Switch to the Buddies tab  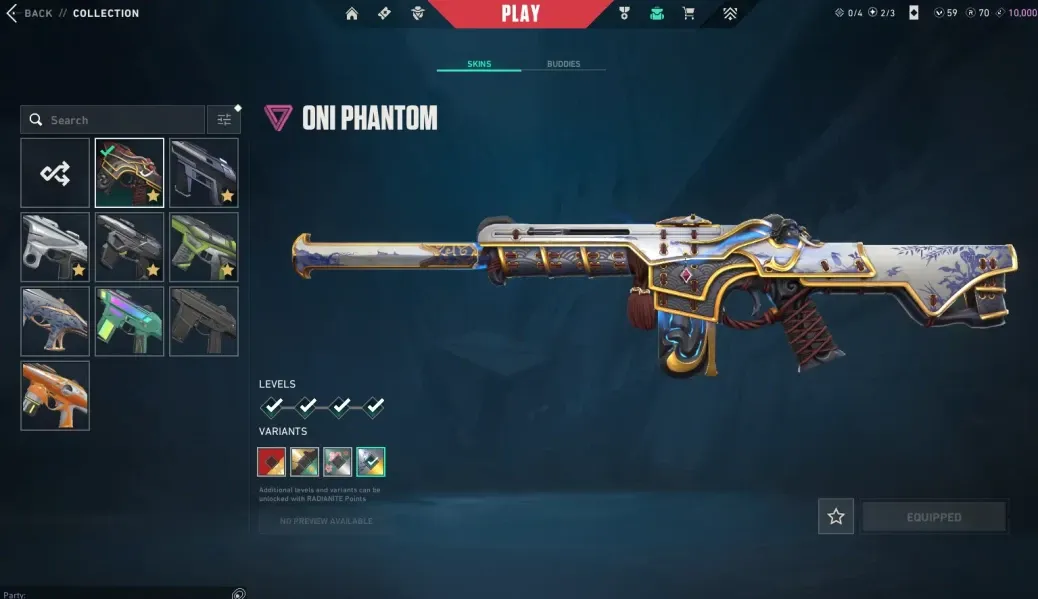tap(563, 64)
